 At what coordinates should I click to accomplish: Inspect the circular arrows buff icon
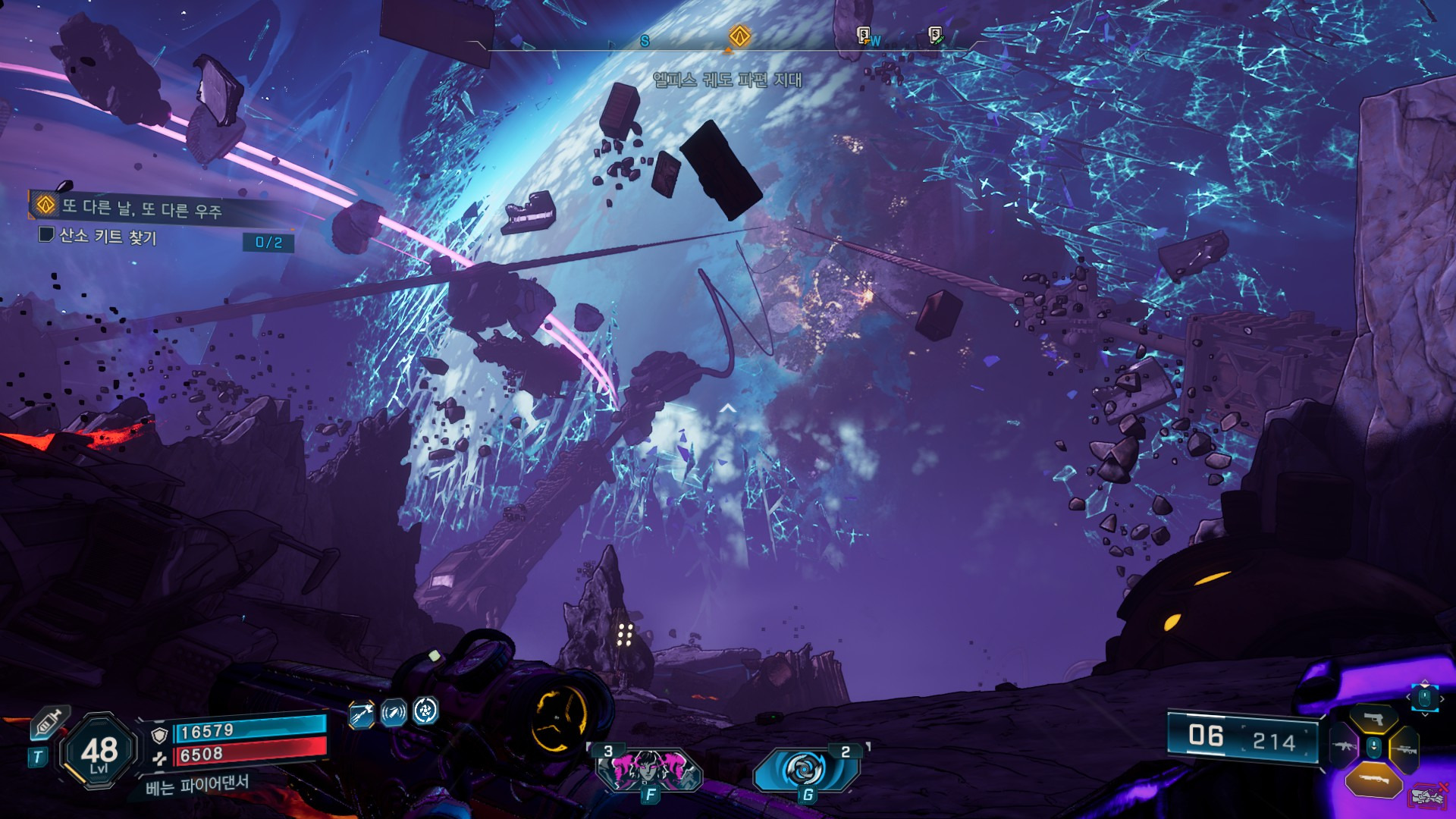click(x=425, y=711)
